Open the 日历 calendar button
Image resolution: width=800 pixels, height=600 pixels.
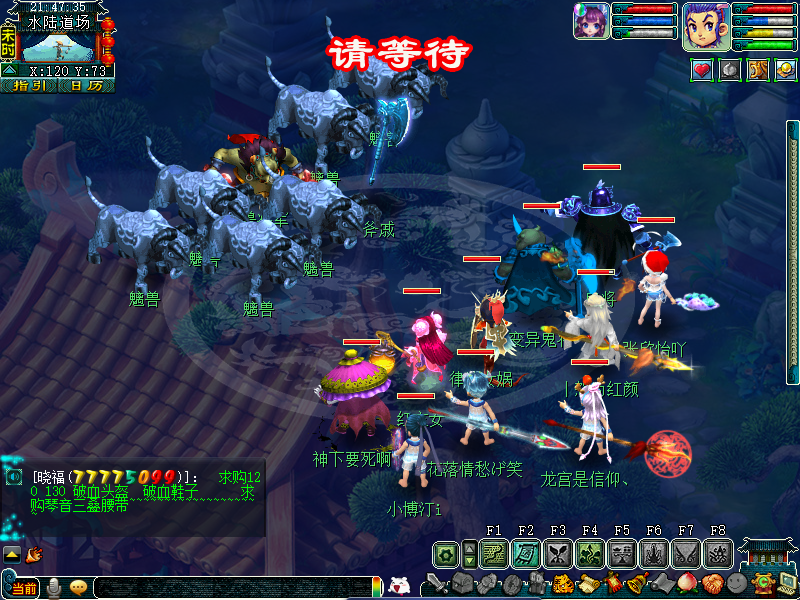pos(85,86)
